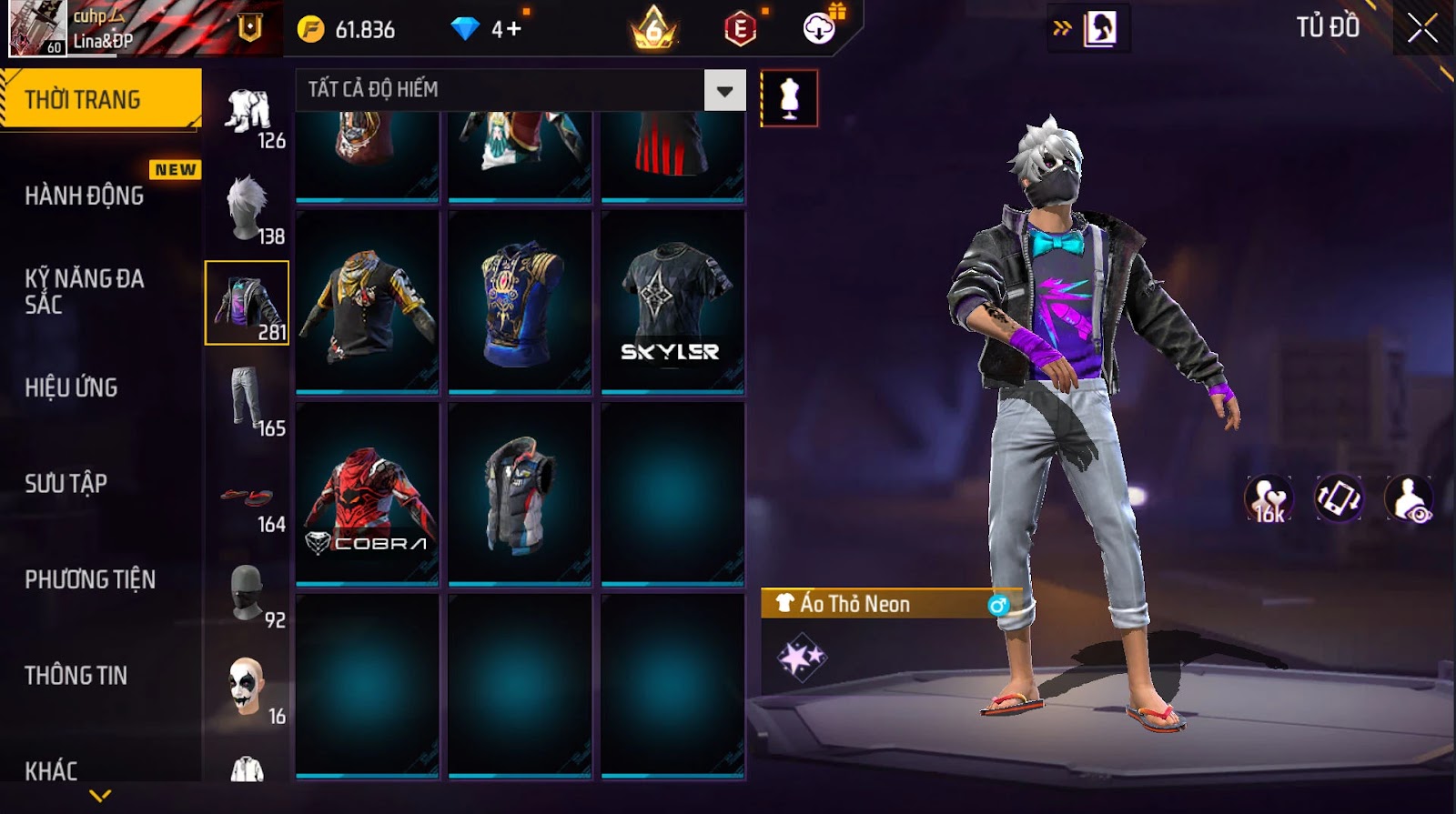Select the mask category showing 92

[x=248, y=591]
